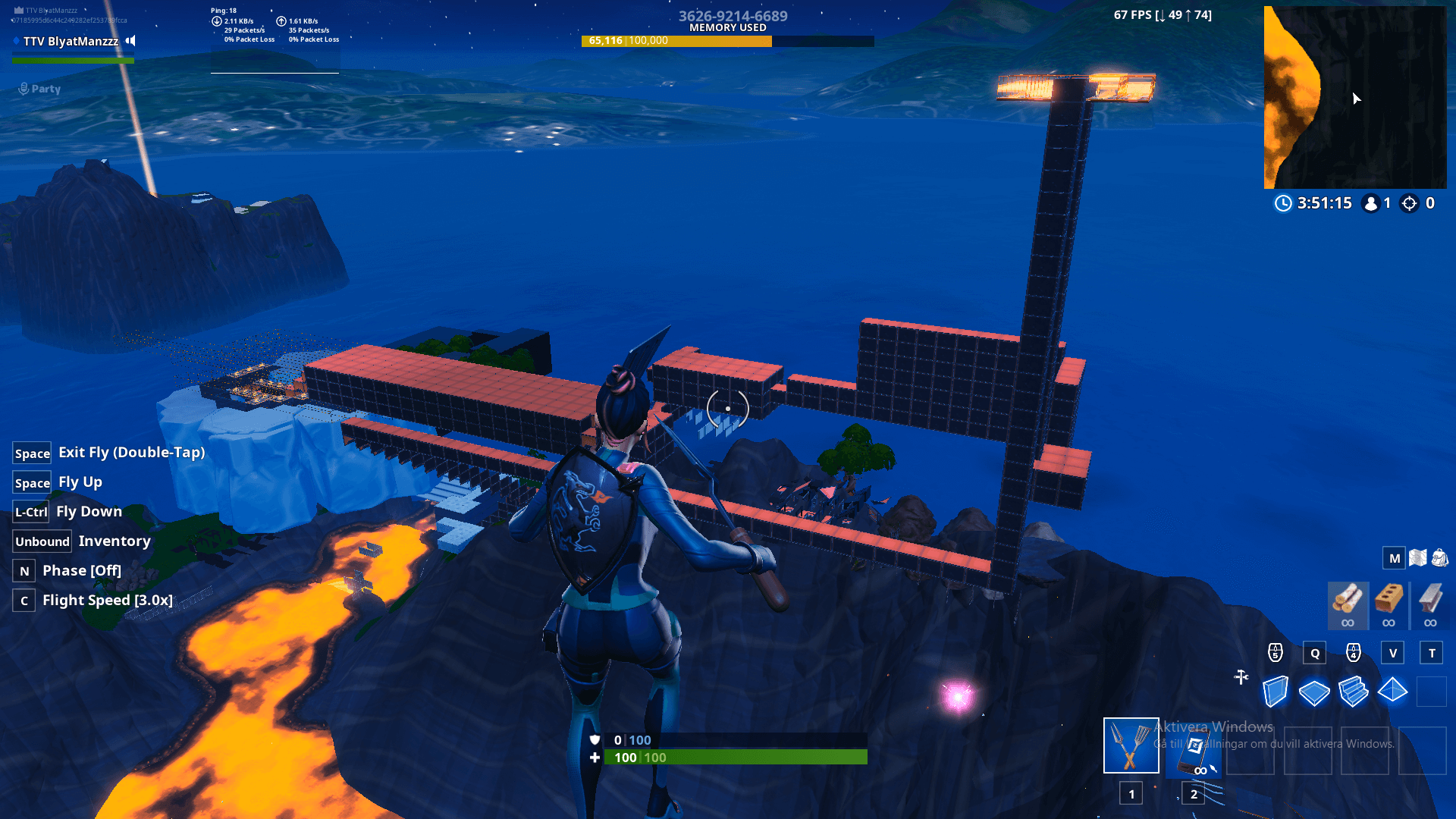Open settings via Aktivera Windows notice

(1213, 726)
